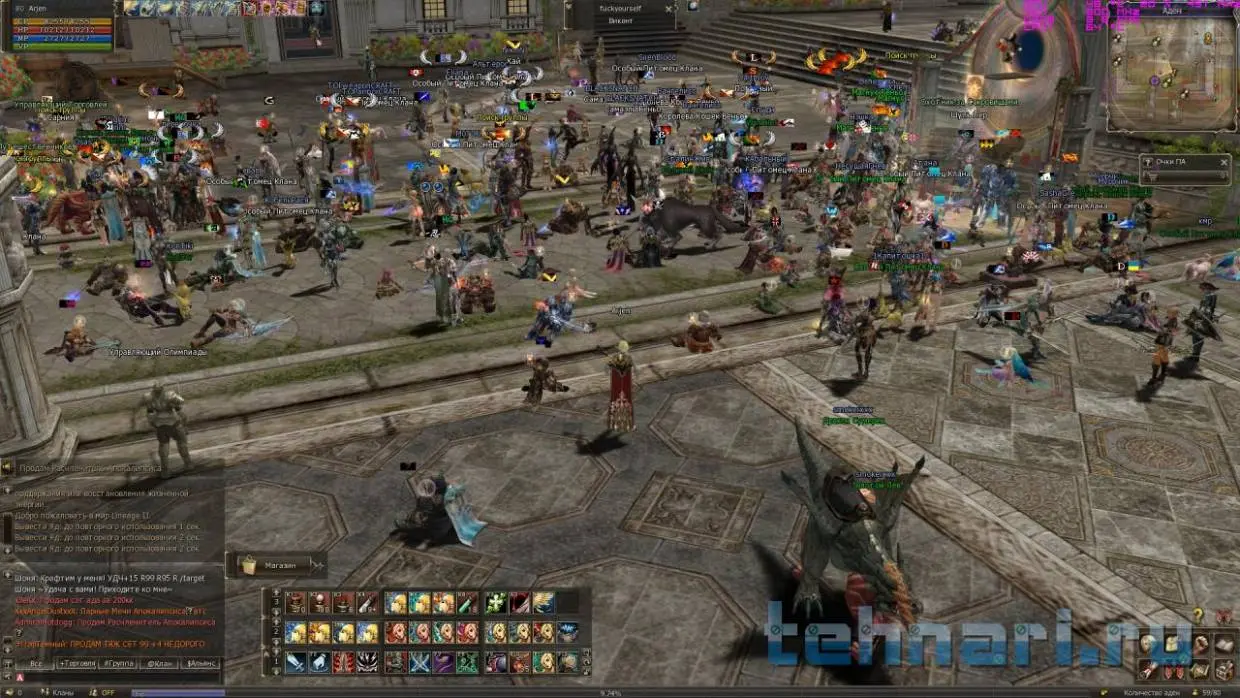Switch to the Все chat tab

pos(35,663)
